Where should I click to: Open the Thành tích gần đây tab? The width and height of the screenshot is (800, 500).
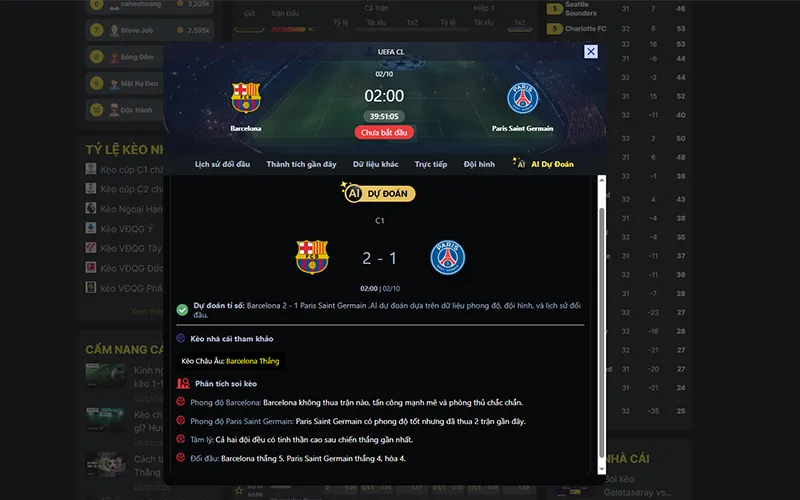pos(301,164)
